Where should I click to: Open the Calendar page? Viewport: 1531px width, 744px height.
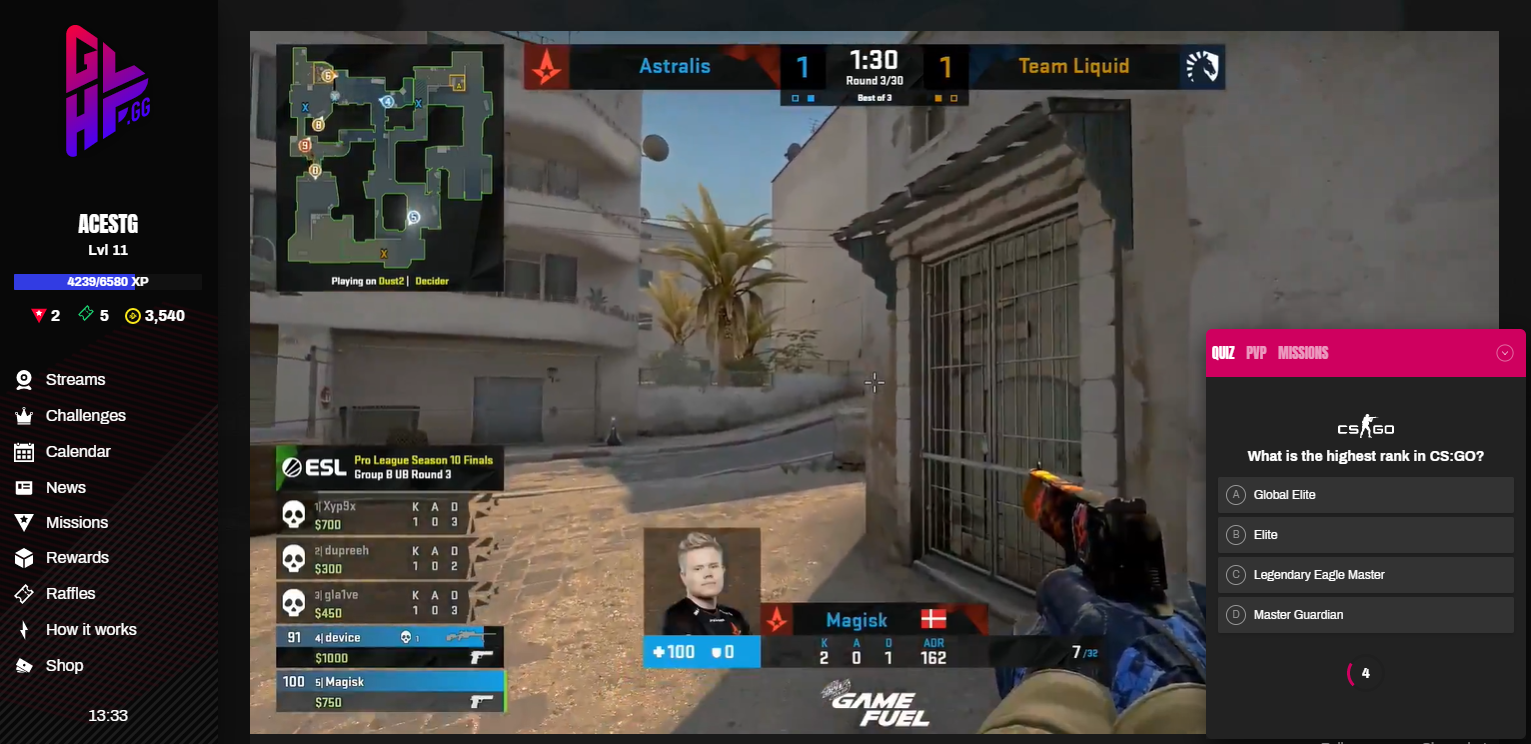click(x=78, y=452)
